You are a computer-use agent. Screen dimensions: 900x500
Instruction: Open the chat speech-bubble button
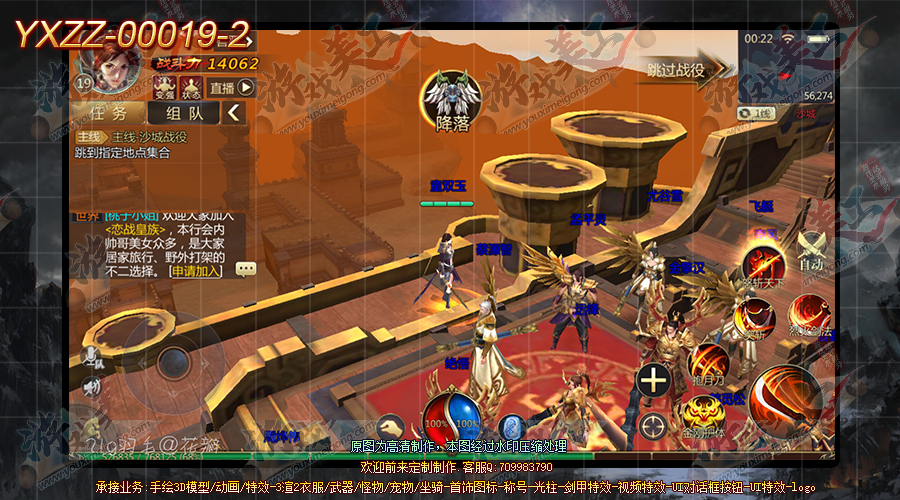(x=246, y=269)
